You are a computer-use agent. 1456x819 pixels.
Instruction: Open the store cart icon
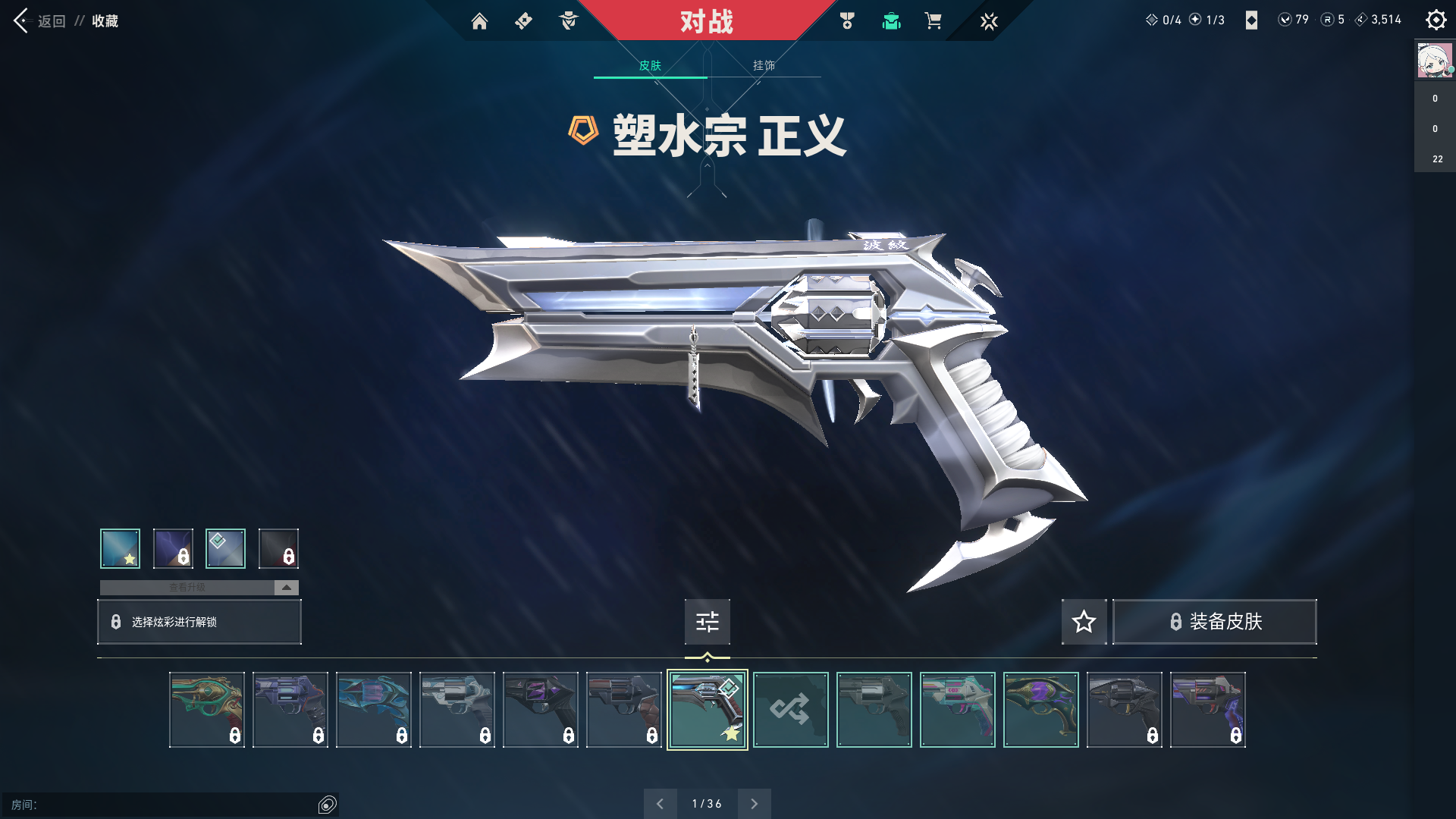(934, 21)
